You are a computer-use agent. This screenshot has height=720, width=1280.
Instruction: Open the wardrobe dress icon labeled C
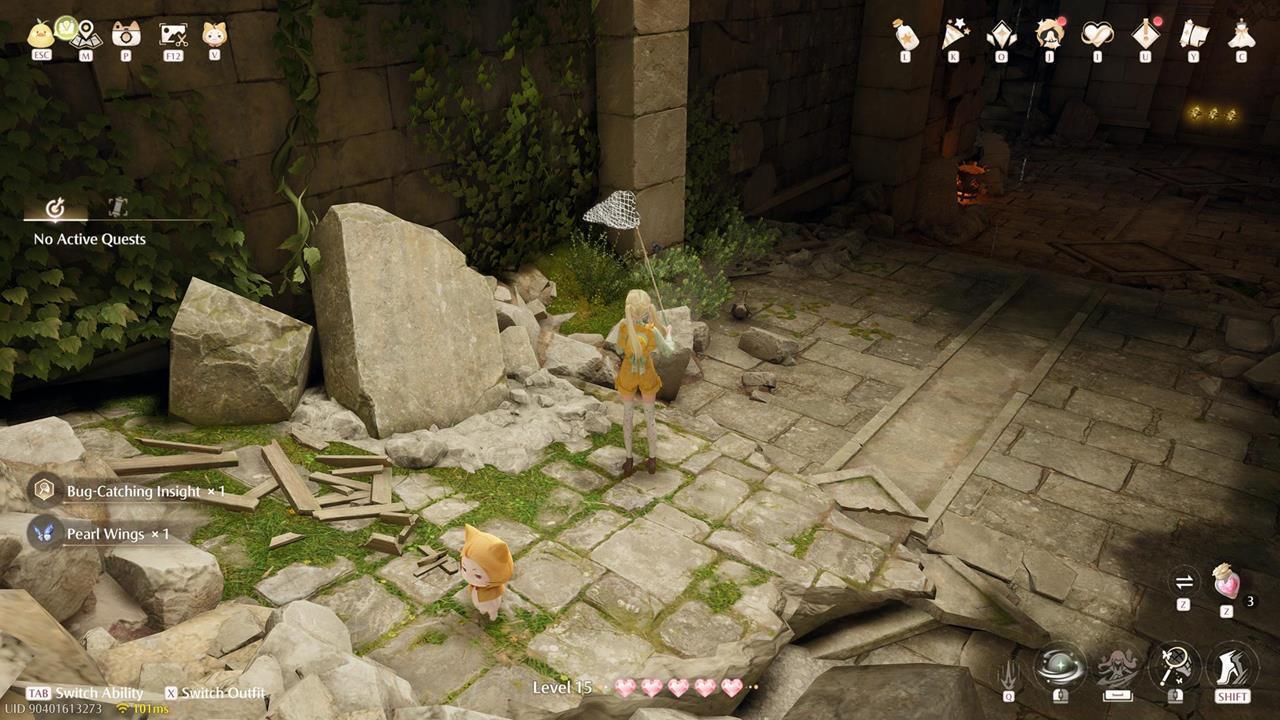coord(1241,35)
